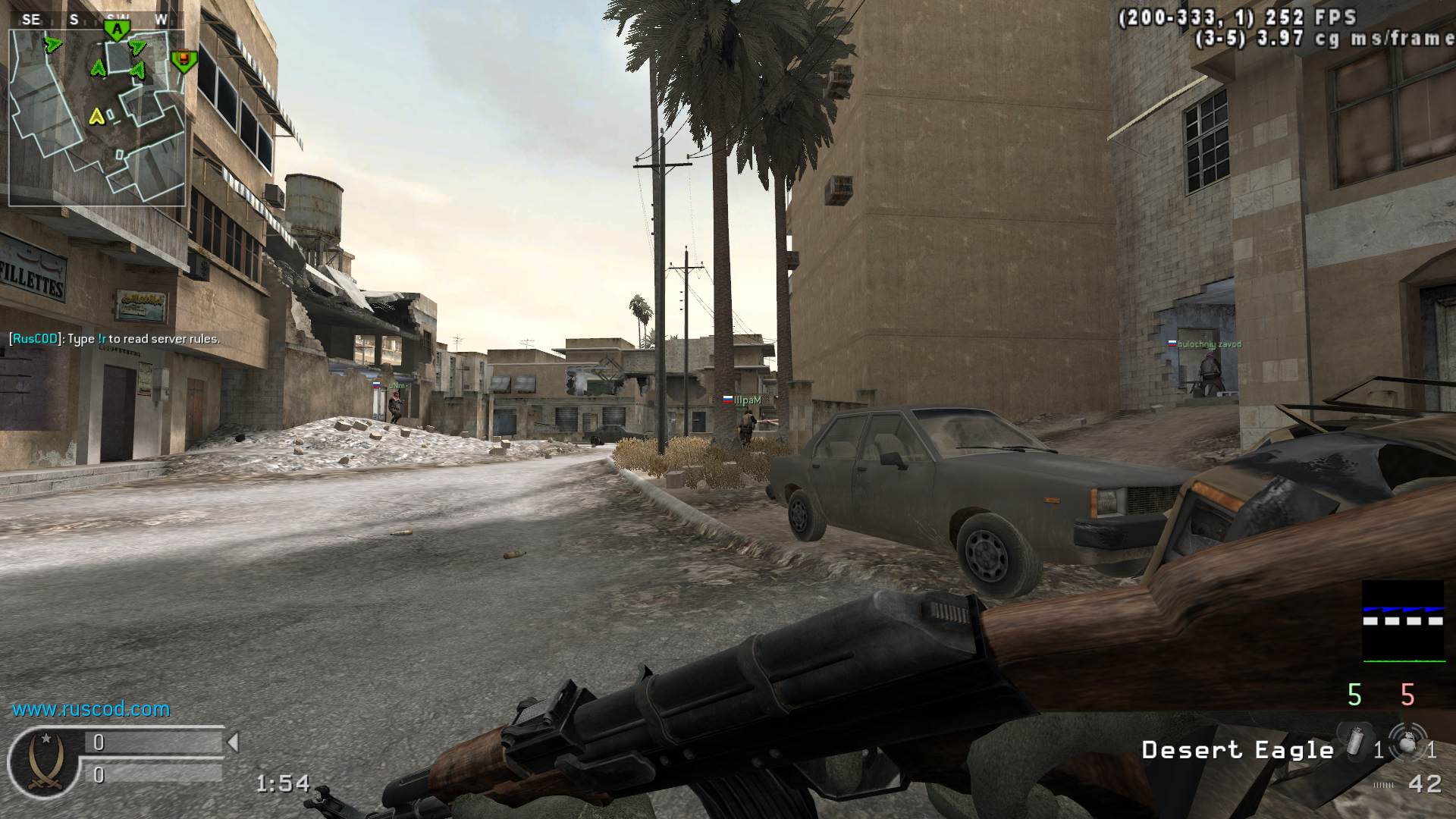Click the black lagometer graph
This screenshot has height=819, width=1456.
pos(1403,621)
